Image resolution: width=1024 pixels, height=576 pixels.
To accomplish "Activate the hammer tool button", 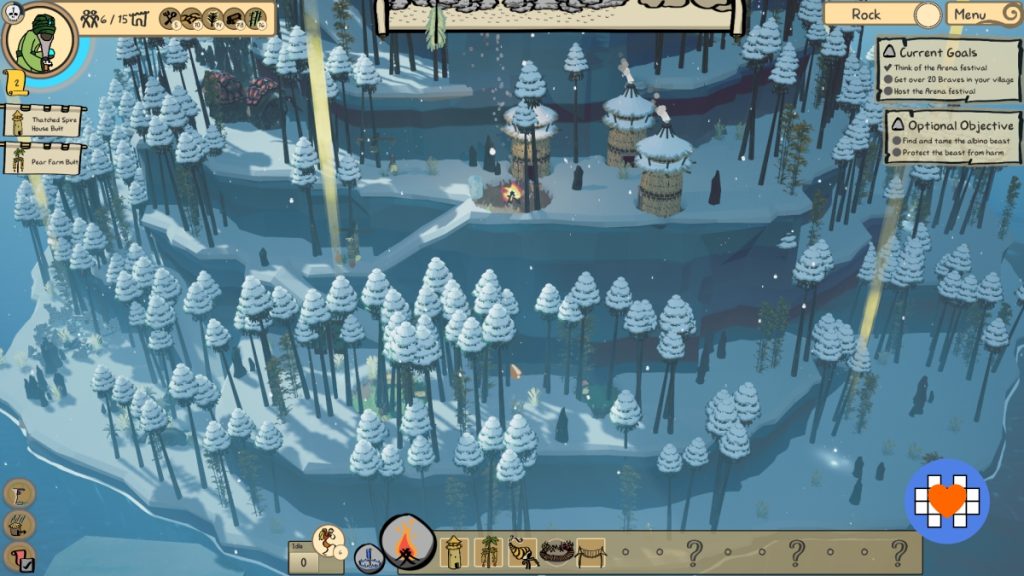I will click(x=20, y=493).
